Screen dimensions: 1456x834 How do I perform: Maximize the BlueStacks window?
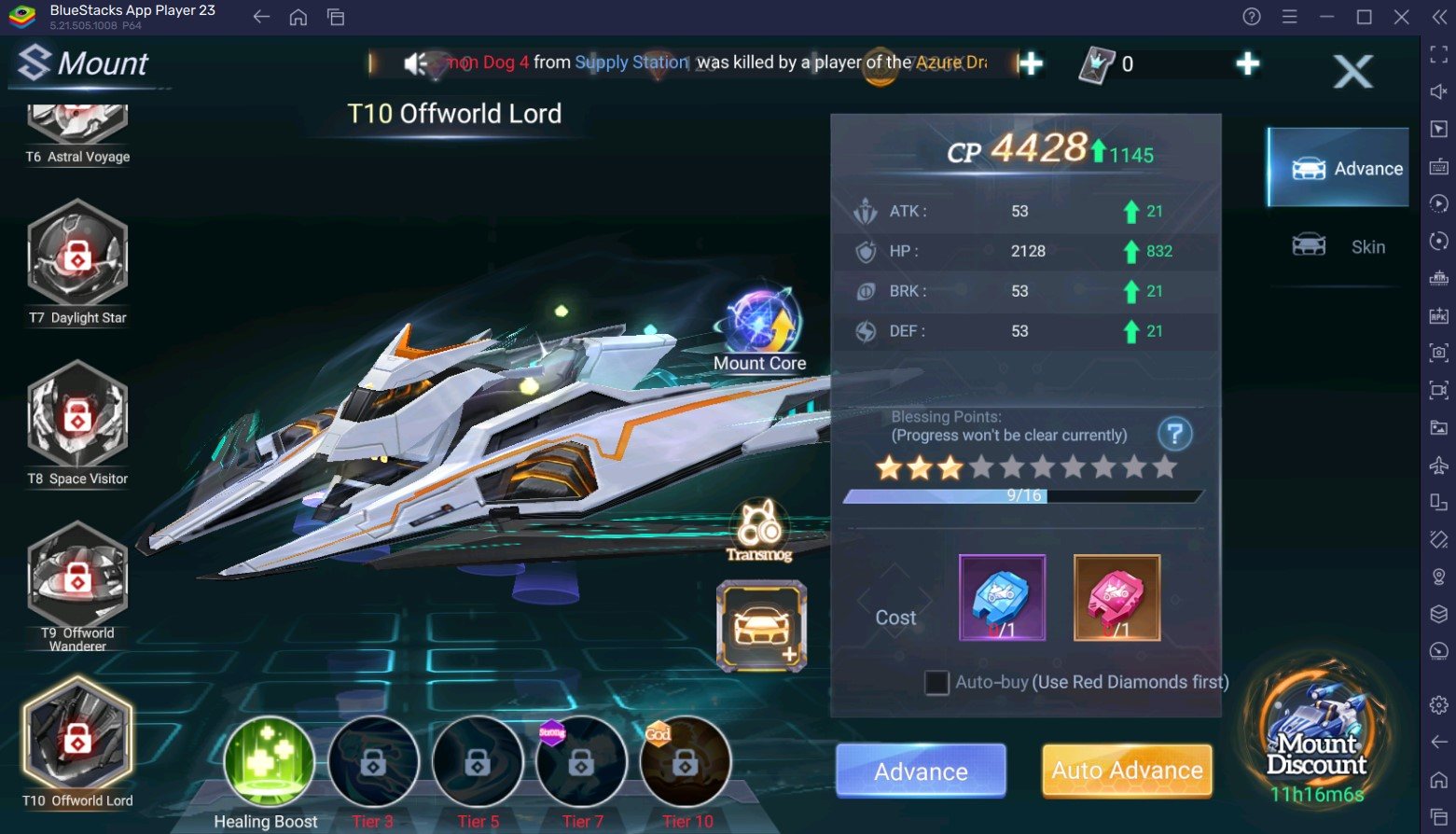1364,17
